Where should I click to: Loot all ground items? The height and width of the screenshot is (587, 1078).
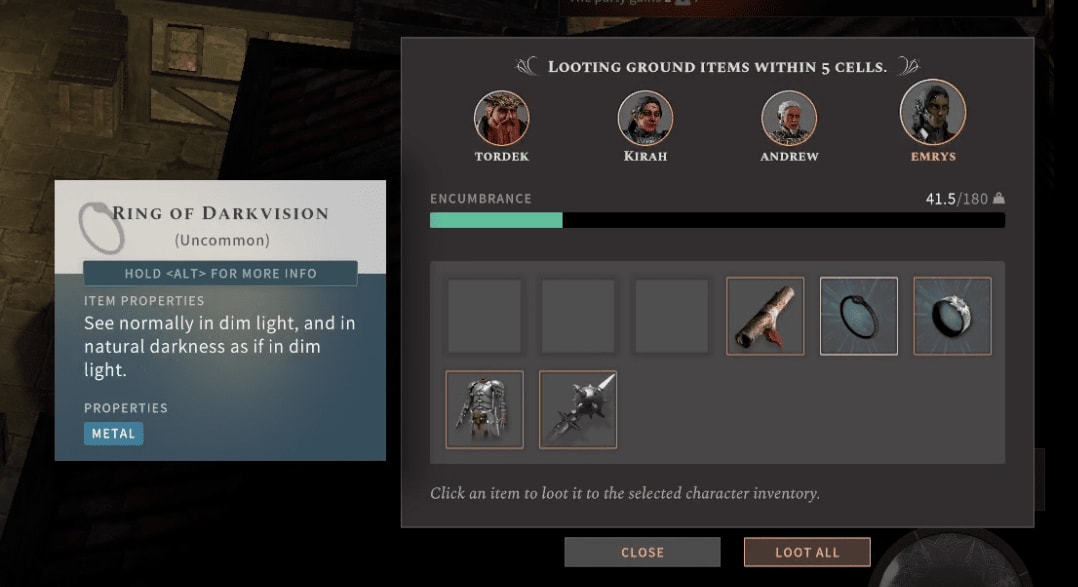click(x=807, y=552)
